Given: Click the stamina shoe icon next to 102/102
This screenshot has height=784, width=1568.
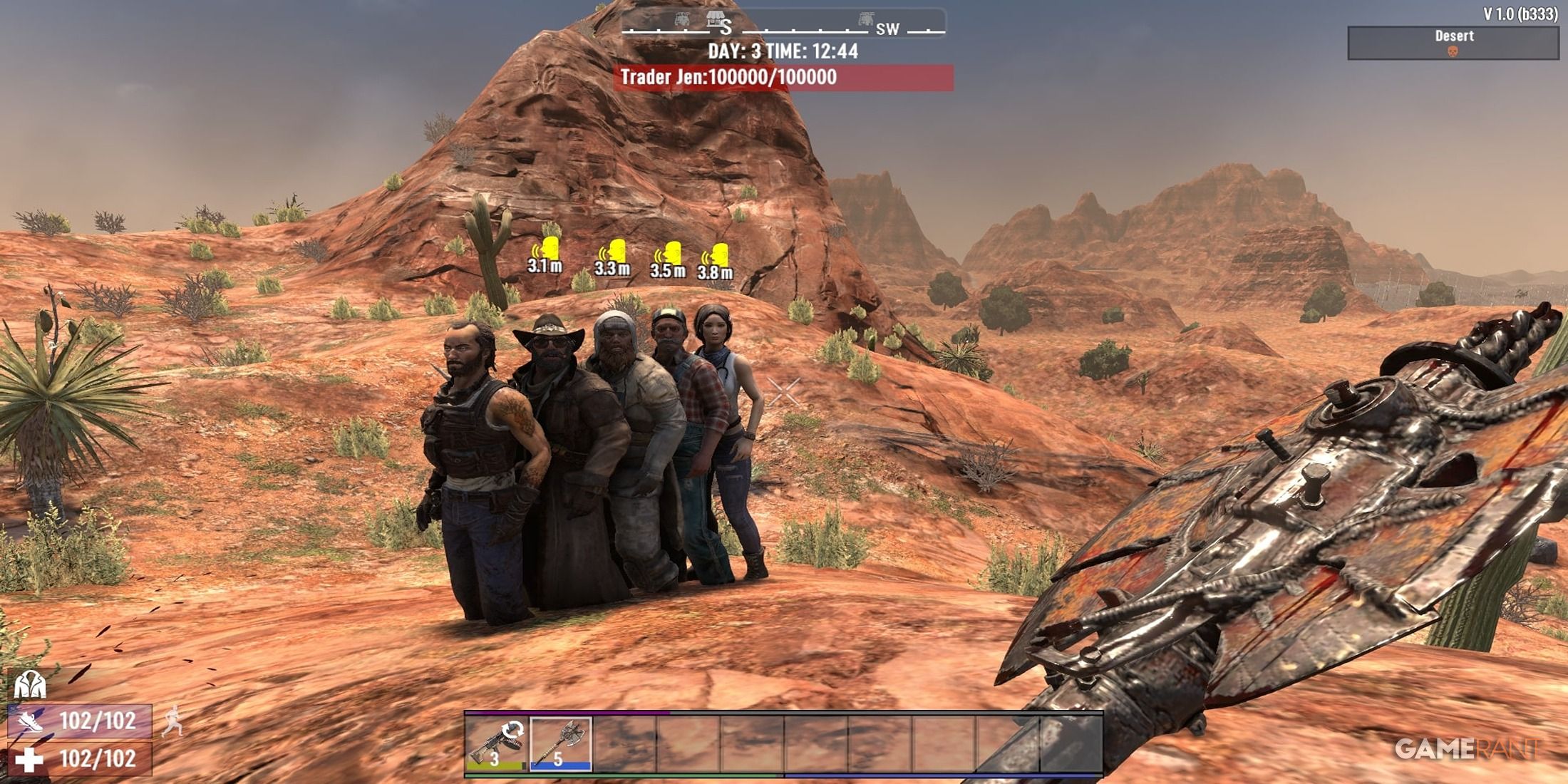Looking at the screenshot, I should tap(31, 722).
